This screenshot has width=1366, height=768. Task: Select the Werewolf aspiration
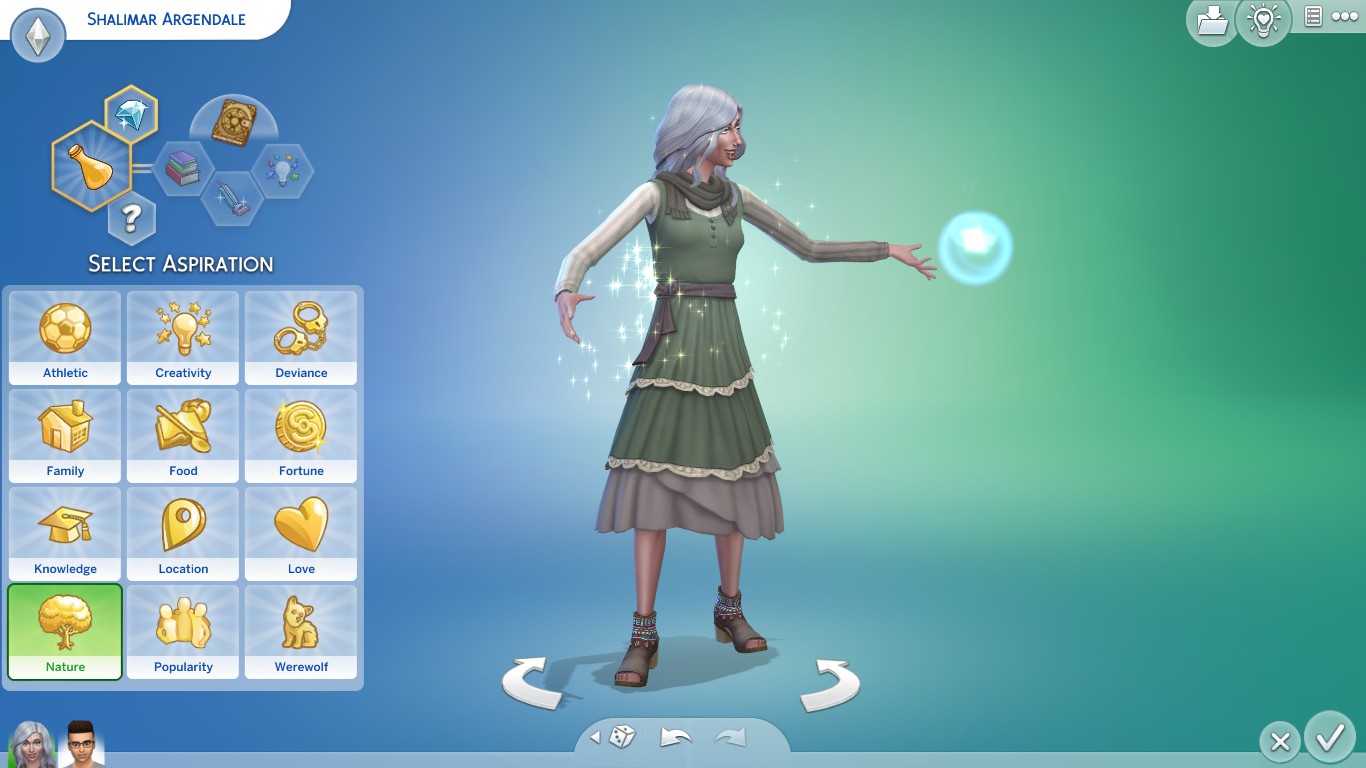point(300,632)
